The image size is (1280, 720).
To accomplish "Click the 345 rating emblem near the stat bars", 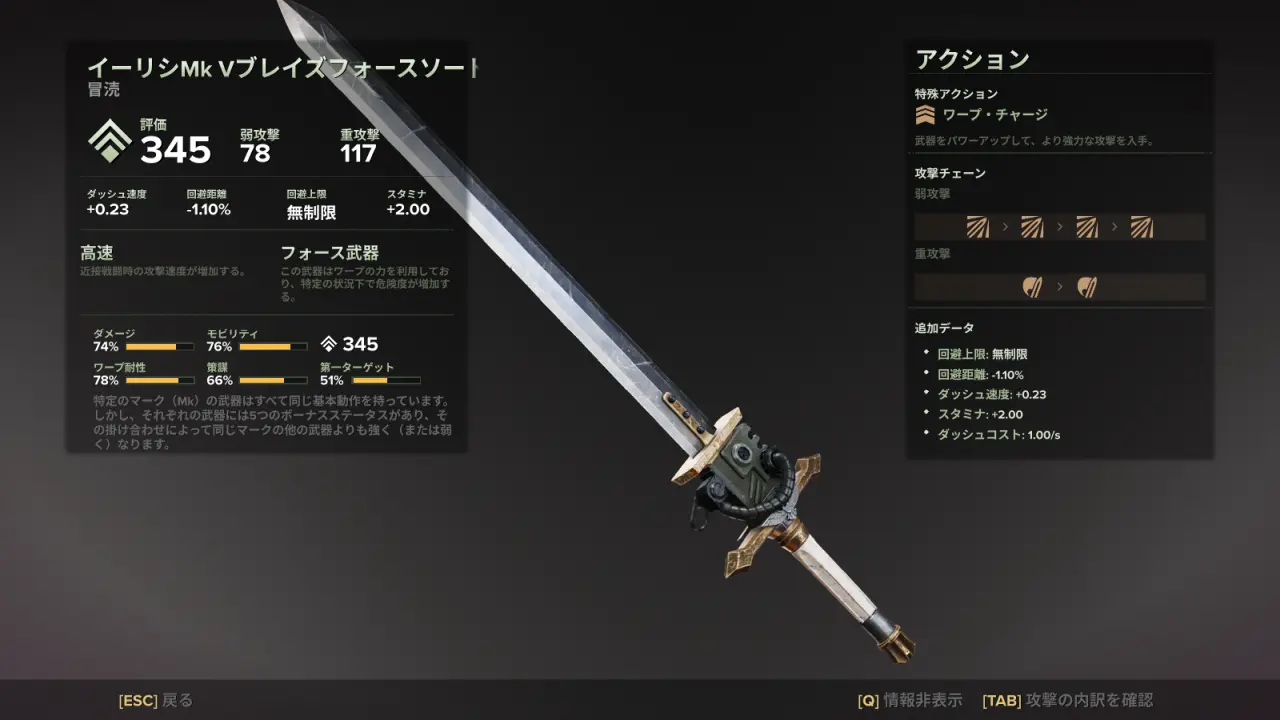I will click(x=332, y=344).
